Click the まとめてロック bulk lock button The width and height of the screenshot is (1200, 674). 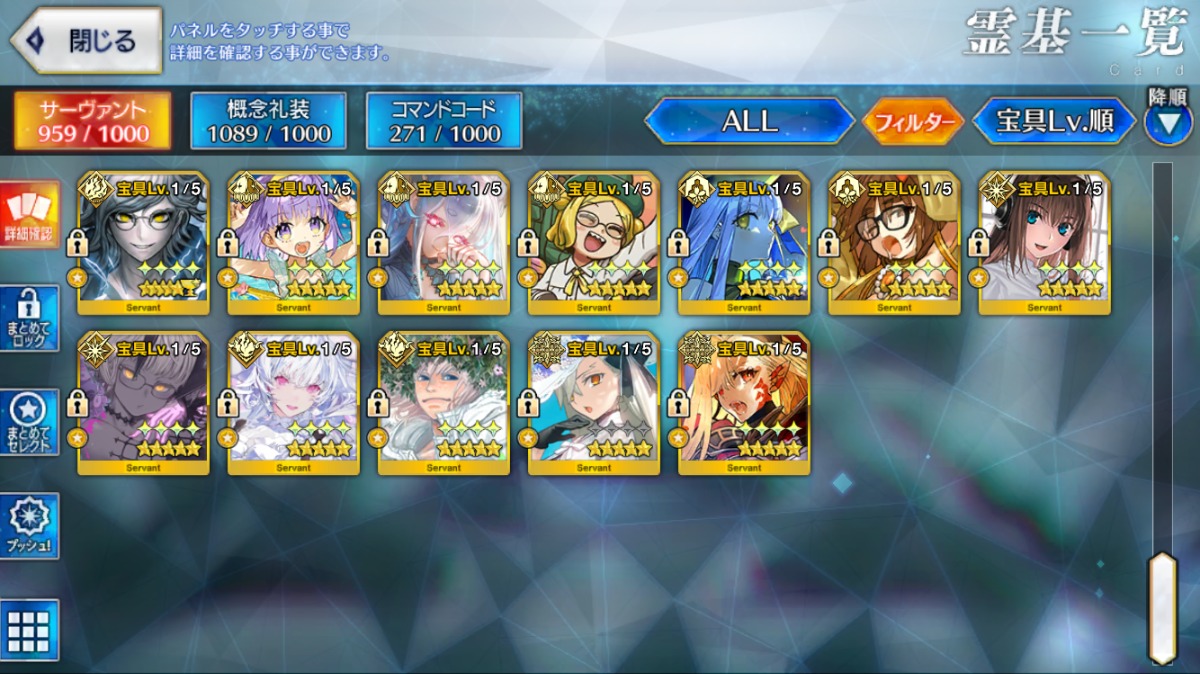click(x=29, y=318)
